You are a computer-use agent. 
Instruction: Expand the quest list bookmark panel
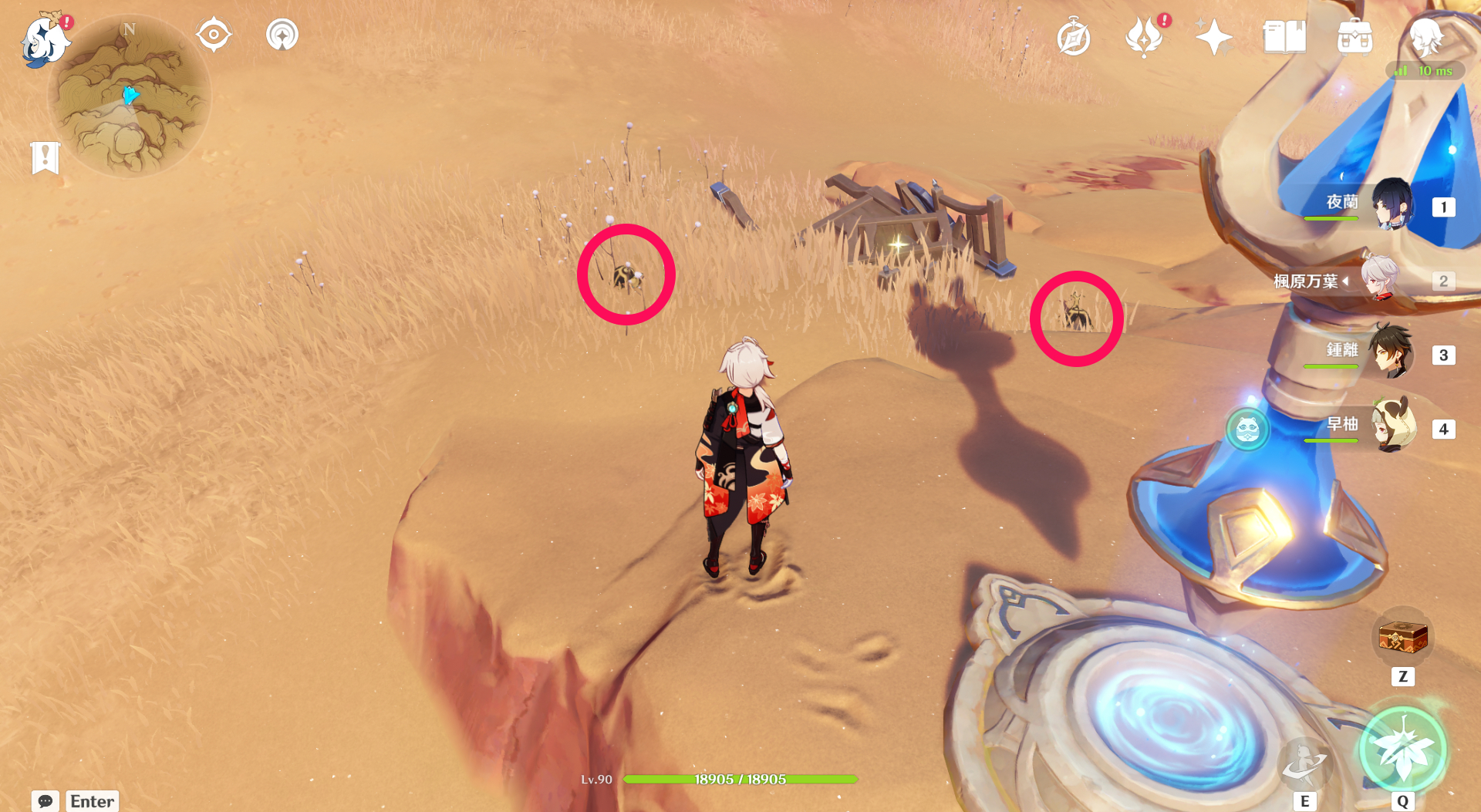46,158
